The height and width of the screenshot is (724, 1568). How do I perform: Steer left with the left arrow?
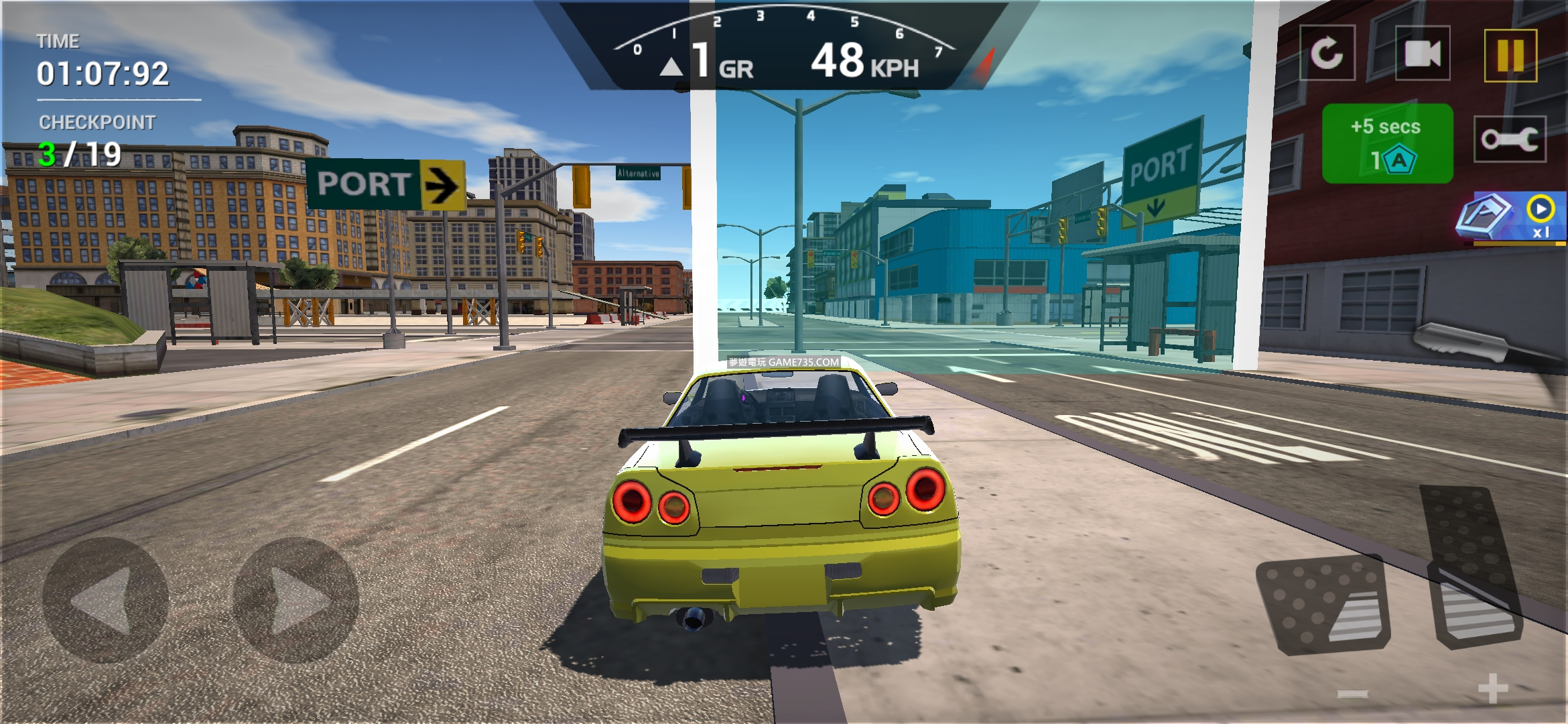(x=105, y=600)
